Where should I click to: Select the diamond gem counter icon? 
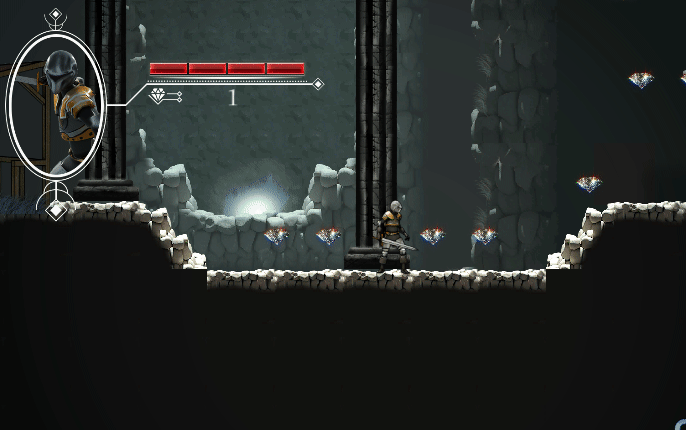click(159, 96)
